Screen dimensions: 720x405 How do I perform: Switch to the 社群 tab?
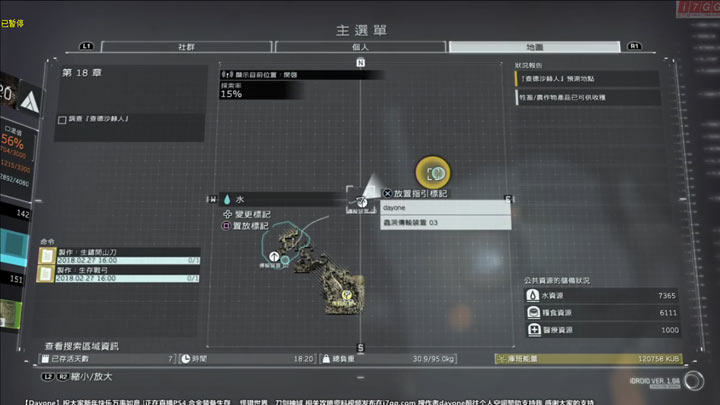pyautogui.click(x=186, y=47)
